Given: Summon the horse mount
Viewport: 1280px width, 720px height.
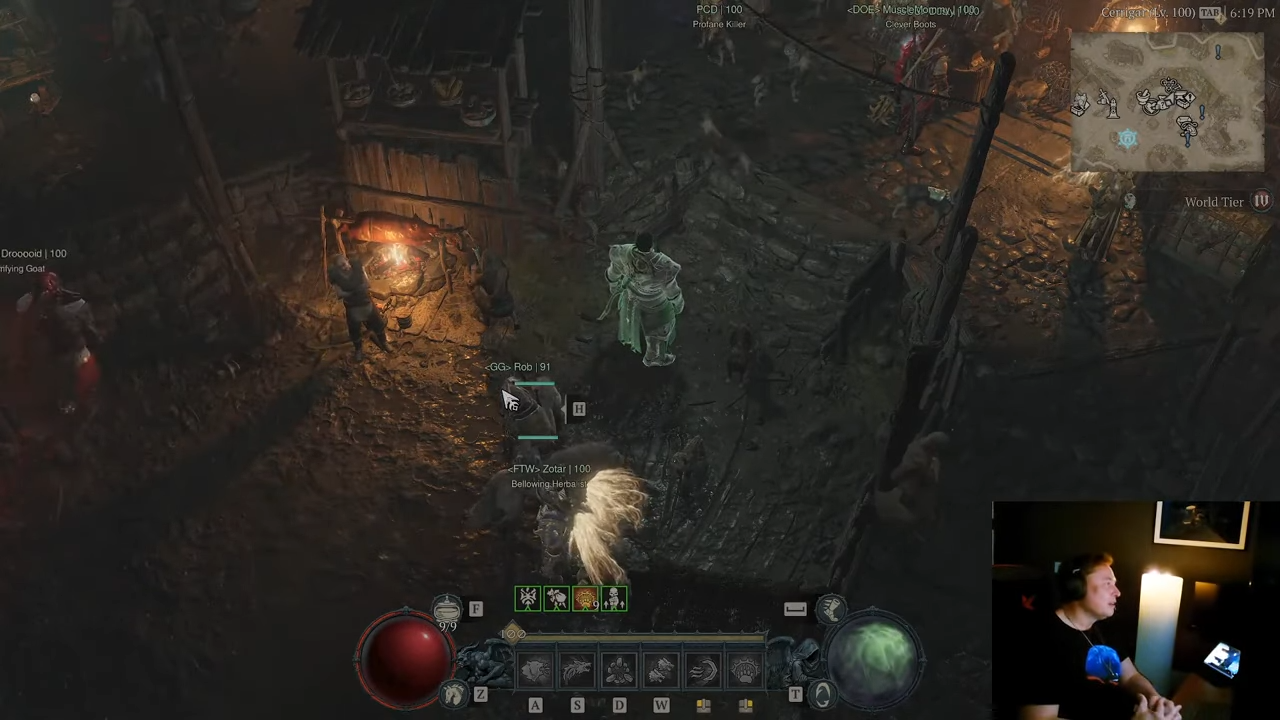Looking at the screenshot, I should (x=454, y=694).
